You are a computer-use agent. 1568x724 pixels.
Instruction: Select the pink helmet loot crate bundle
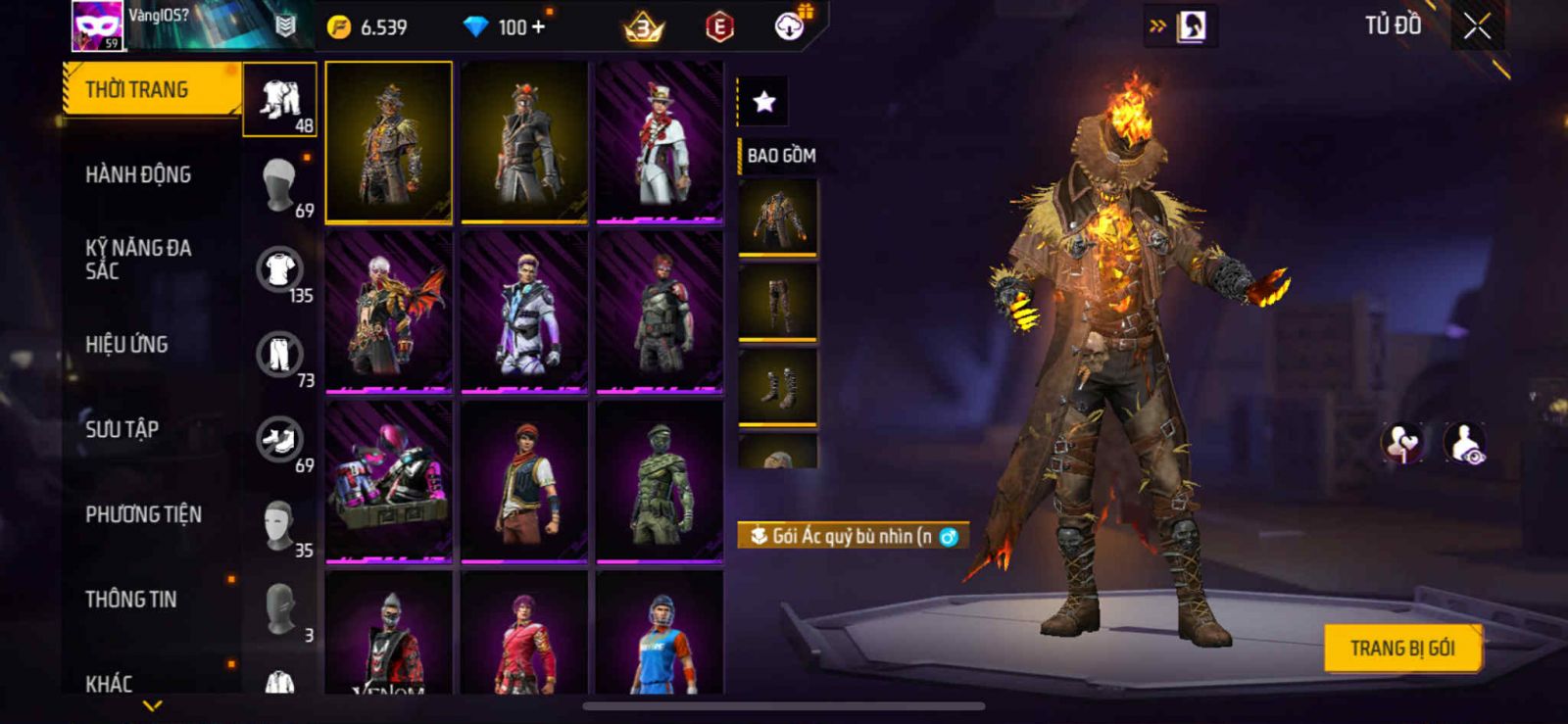coord(389,482)
